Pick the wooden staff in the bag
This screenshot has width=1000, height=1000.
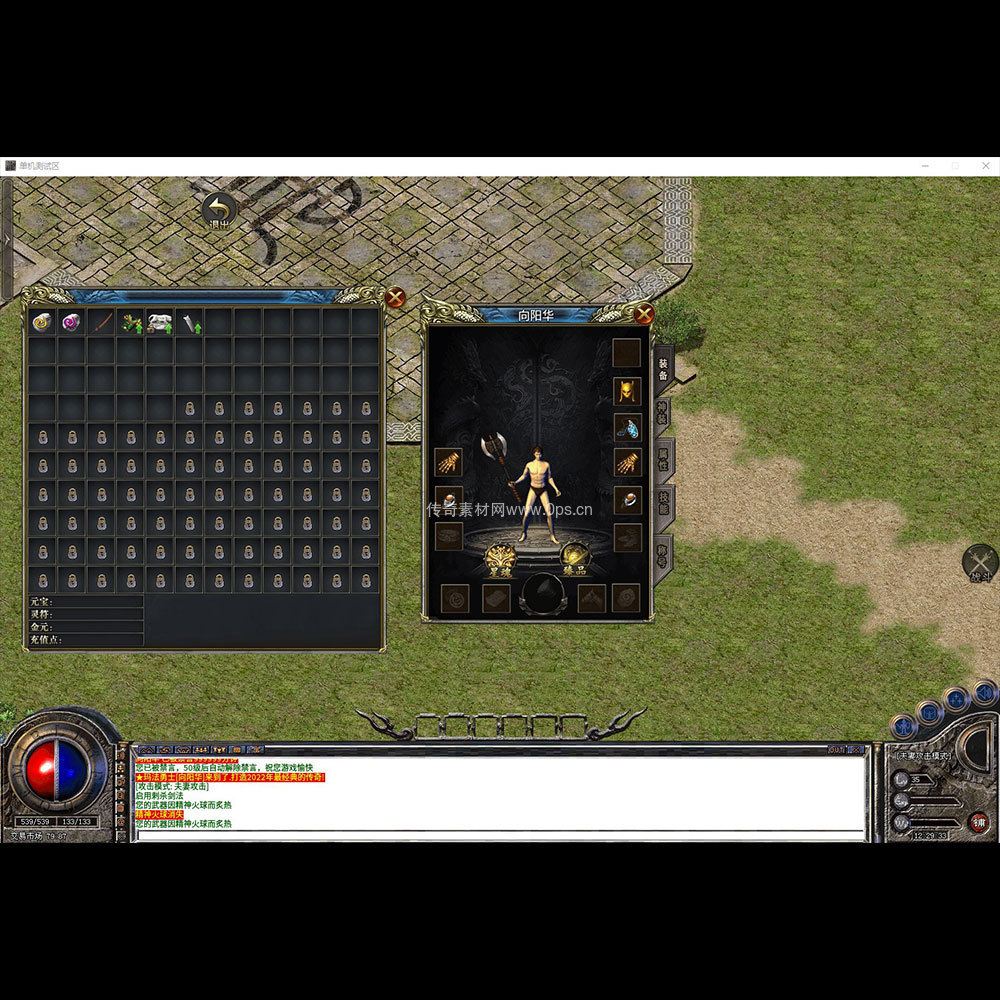click(101, 322)
